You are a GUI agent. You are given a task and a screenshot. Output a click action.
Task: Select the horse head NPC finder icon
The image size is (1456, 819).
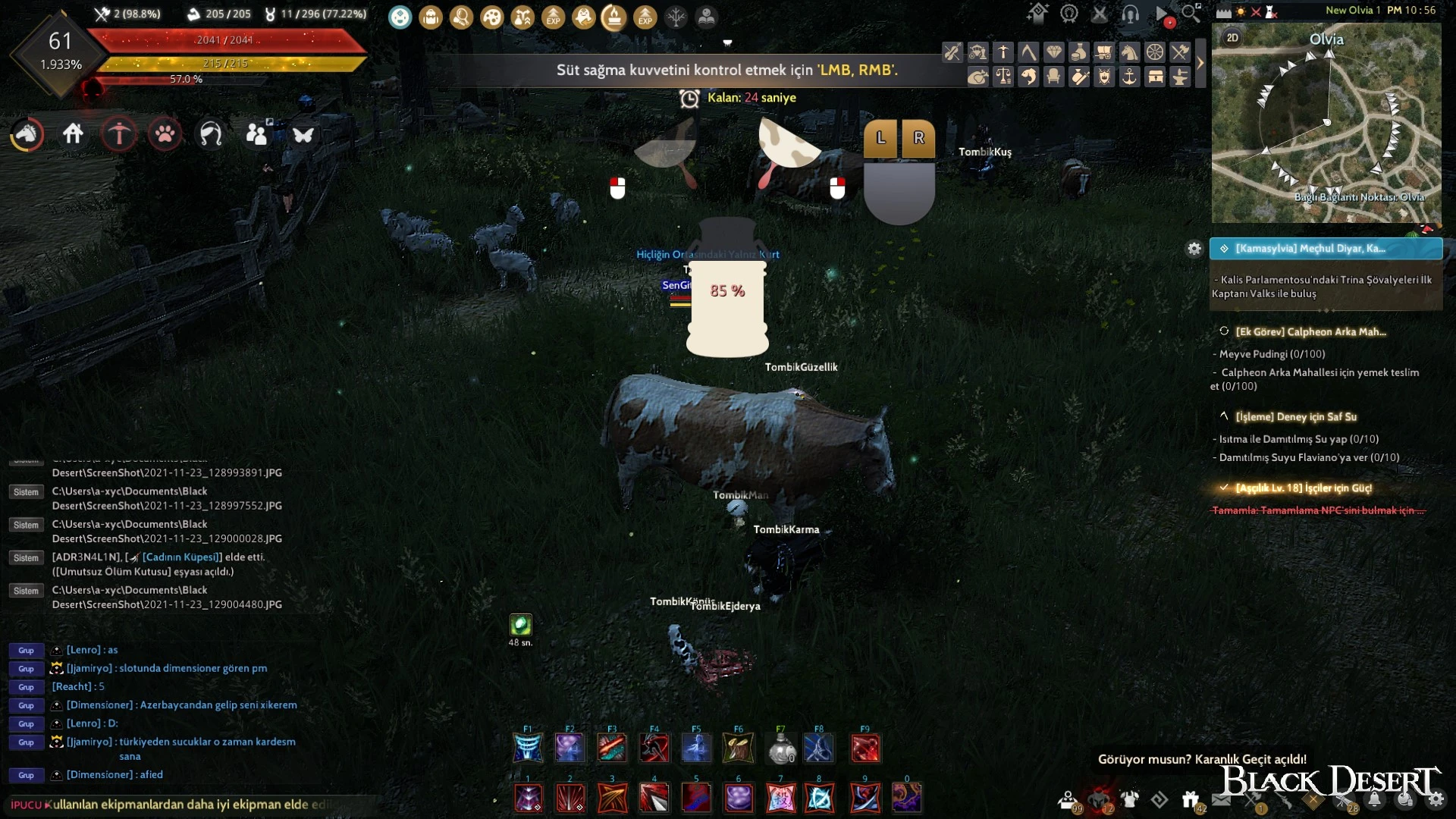pyautogui.click(x=1129, y=52)
